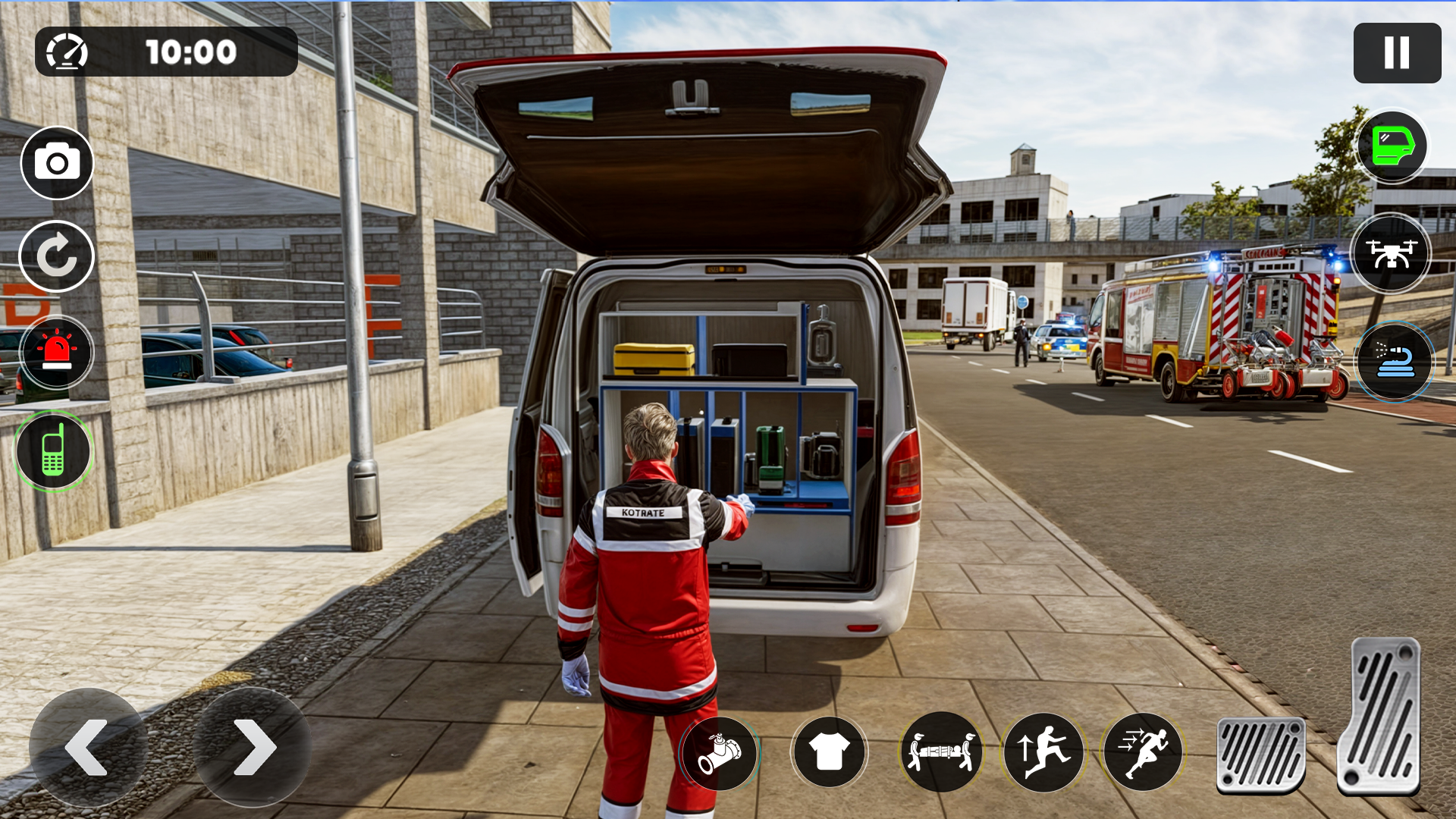Steer left with the left arrow
The width and height of the screenshot is (1456, 819).
pyautogui.click(x=87, y=748)
